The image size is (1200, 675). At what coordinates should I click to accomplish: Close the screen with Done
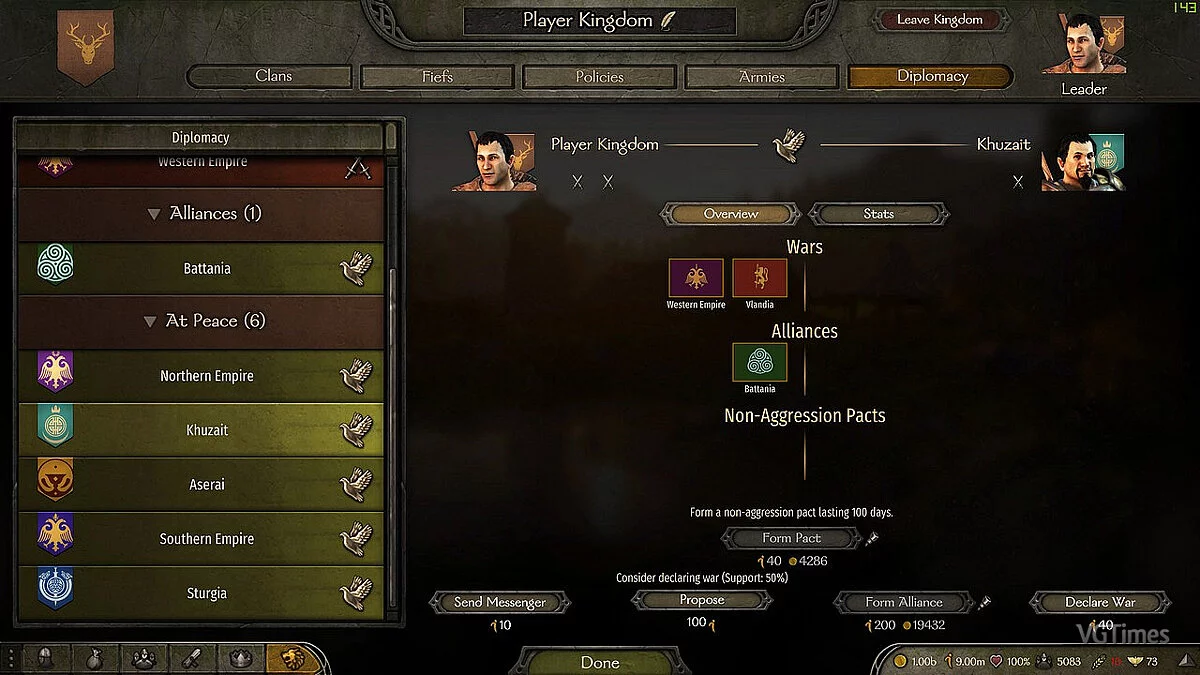point(600,662)
